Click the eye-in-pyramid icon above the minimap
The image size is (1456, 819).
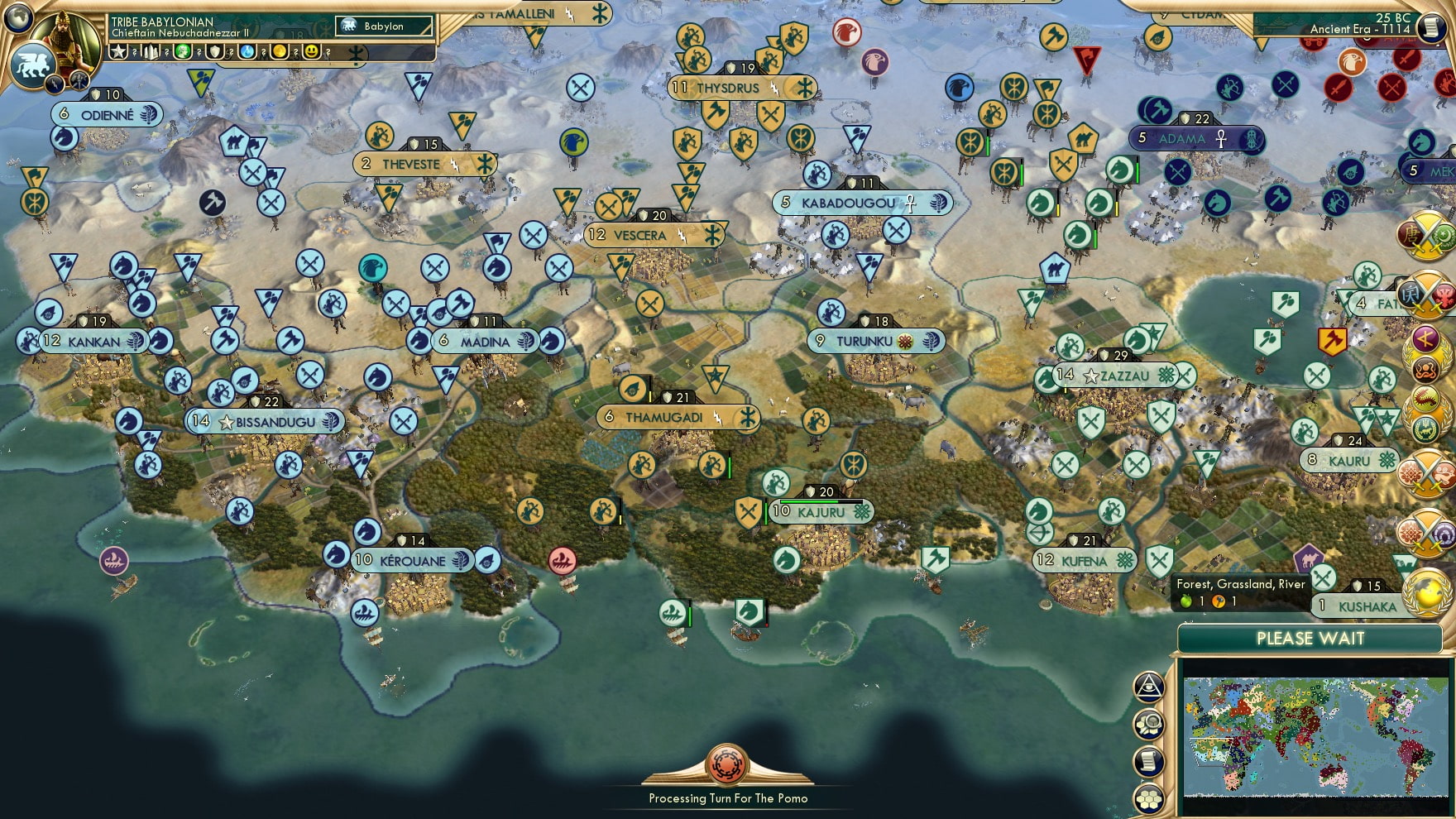1148,687
